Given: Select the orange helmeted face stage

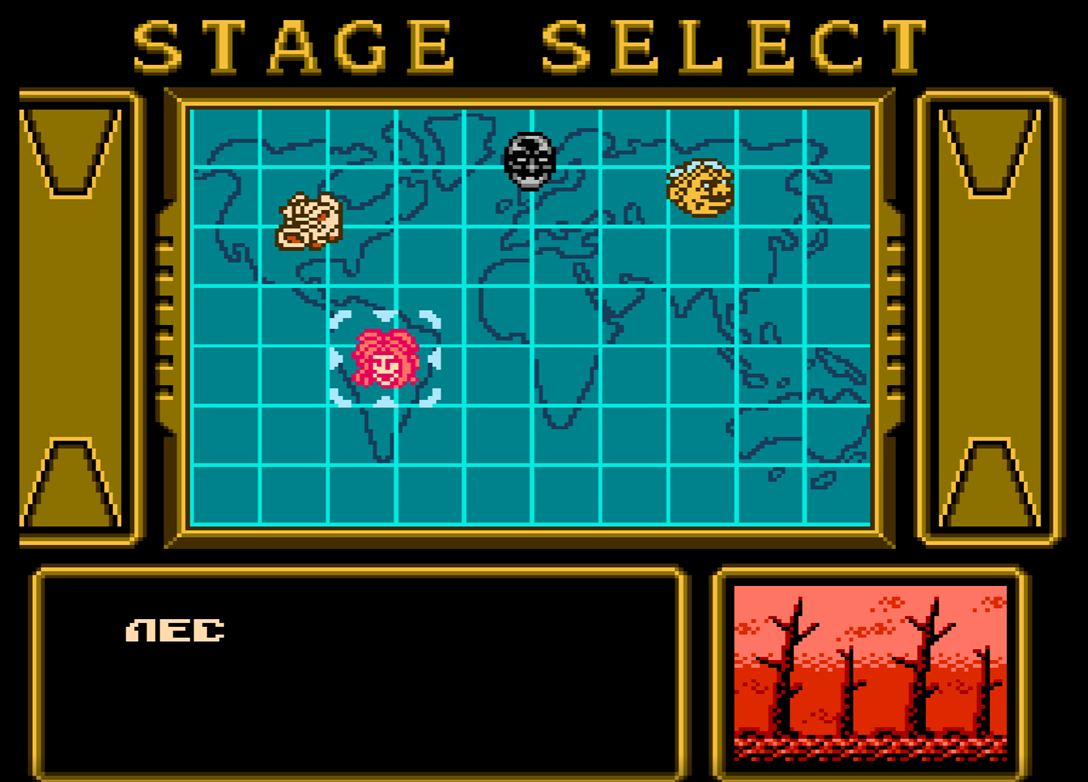Looking at the screenshot, I should (x=700, y=187).
